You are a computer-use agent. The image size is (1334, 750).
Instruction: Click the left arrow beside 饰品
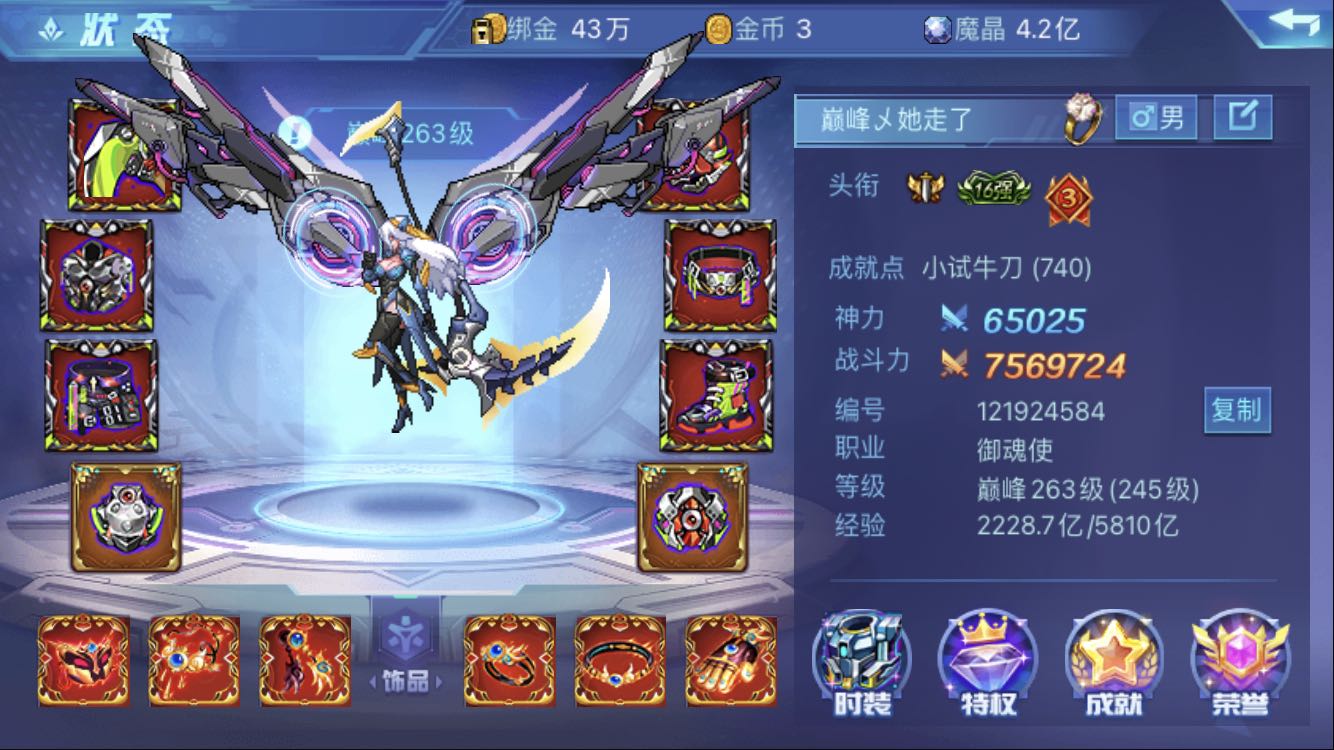[371, 681]
